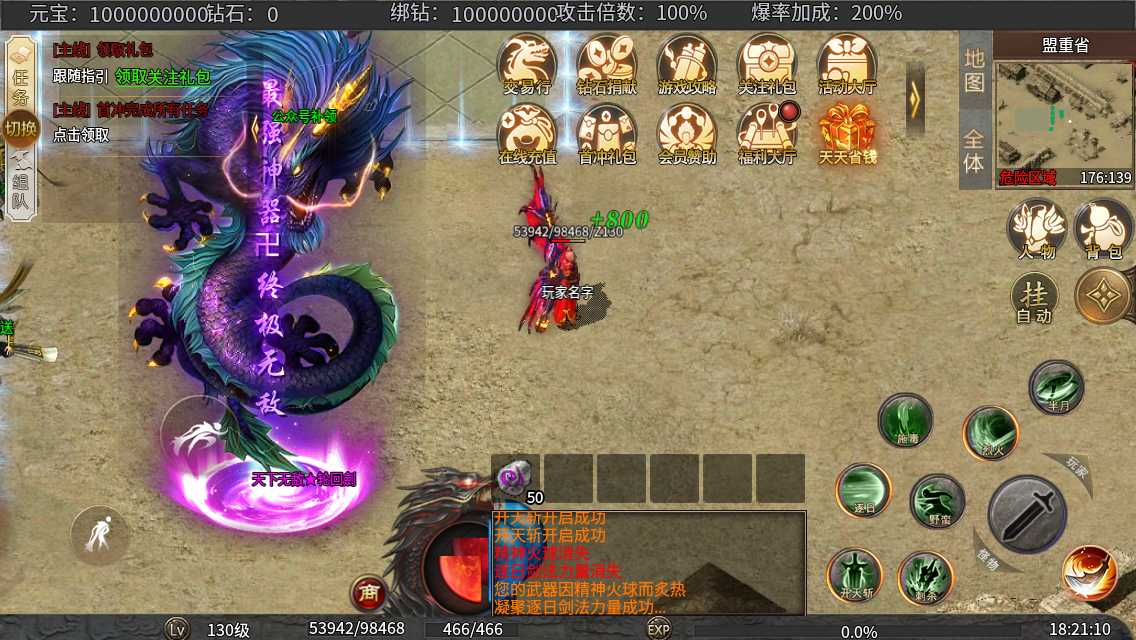Image resolution: width=1136 pixels, height=640 pixels.
Task: Open the 背包 bag
Action: (x=1103, y=229)
